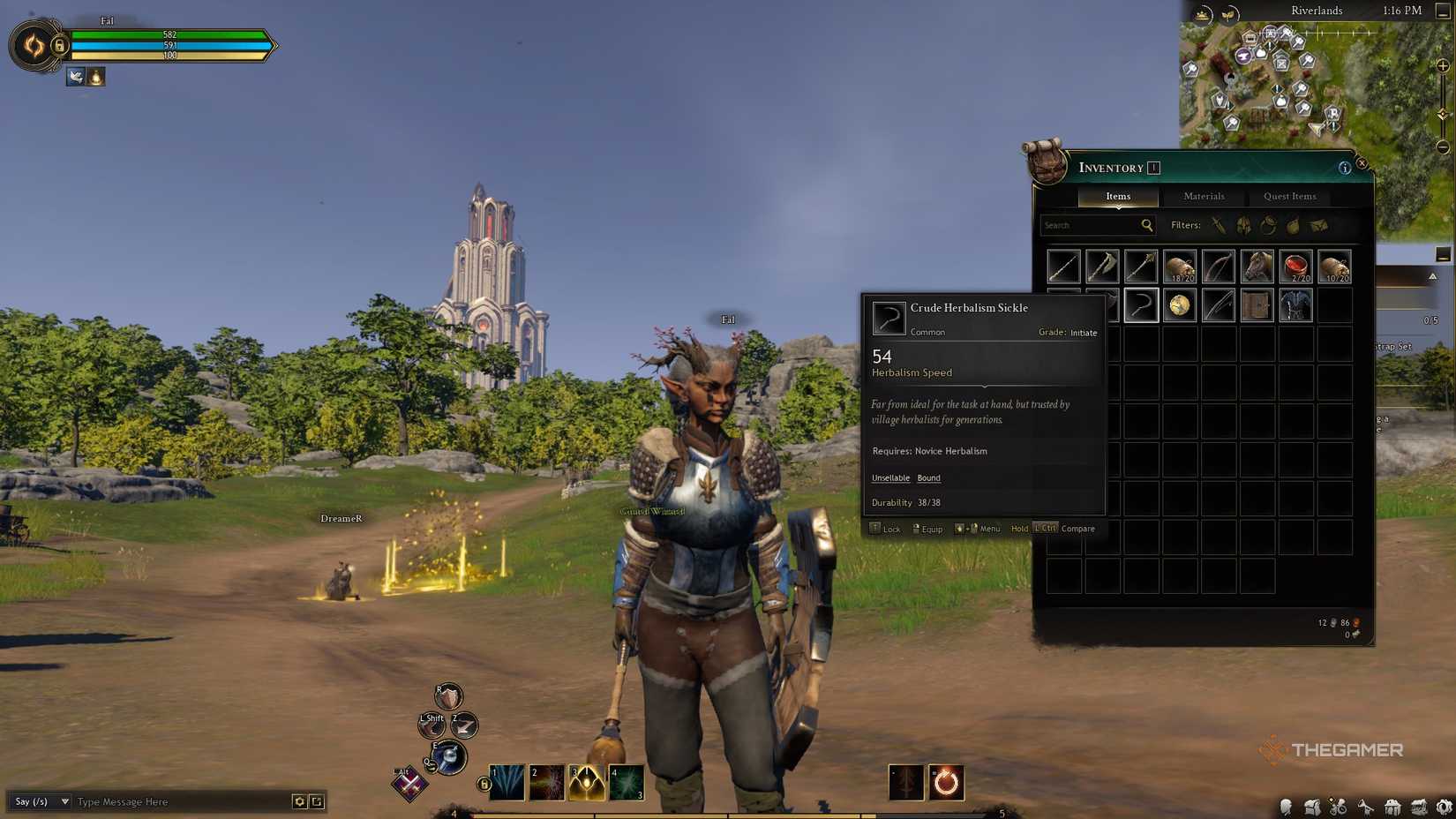1456x819 pixels.
Task: Select the helmet armor filter icon
Action: pos(1243,225)
